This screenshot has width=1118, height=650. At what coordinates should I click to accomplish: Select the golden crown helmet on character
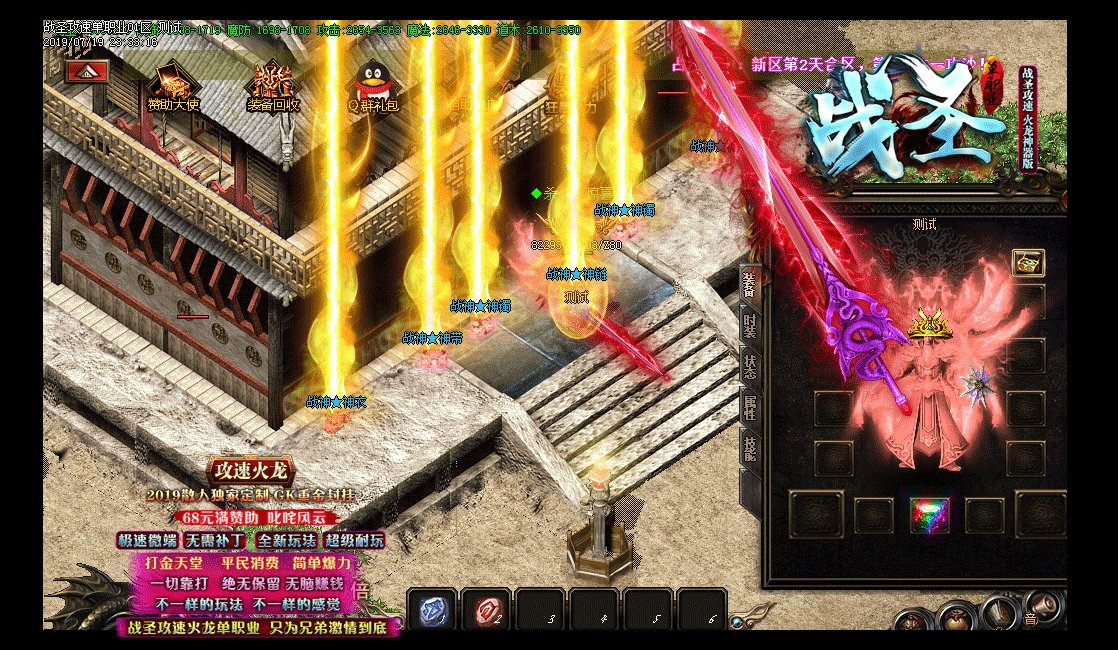[x=932, y=324]
